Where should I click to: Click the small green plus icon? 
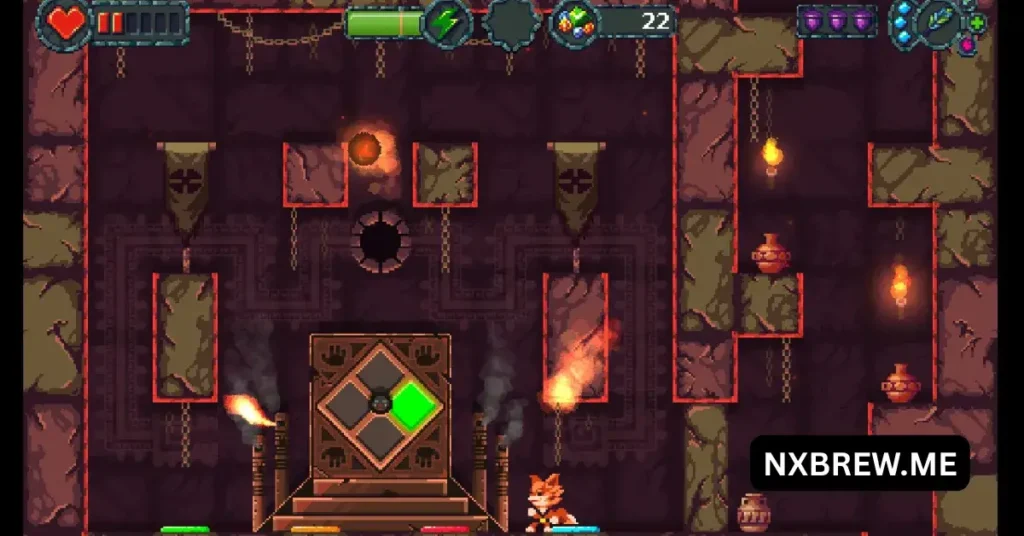pyautogui.click(x=977, y=23)
